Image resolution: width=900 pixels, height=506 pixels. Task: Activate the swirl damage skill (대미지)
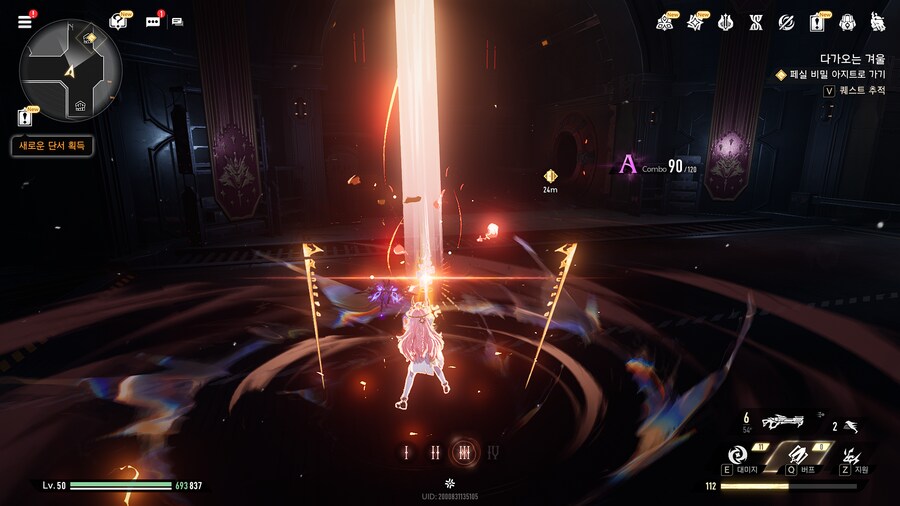(x=740, y=453)
